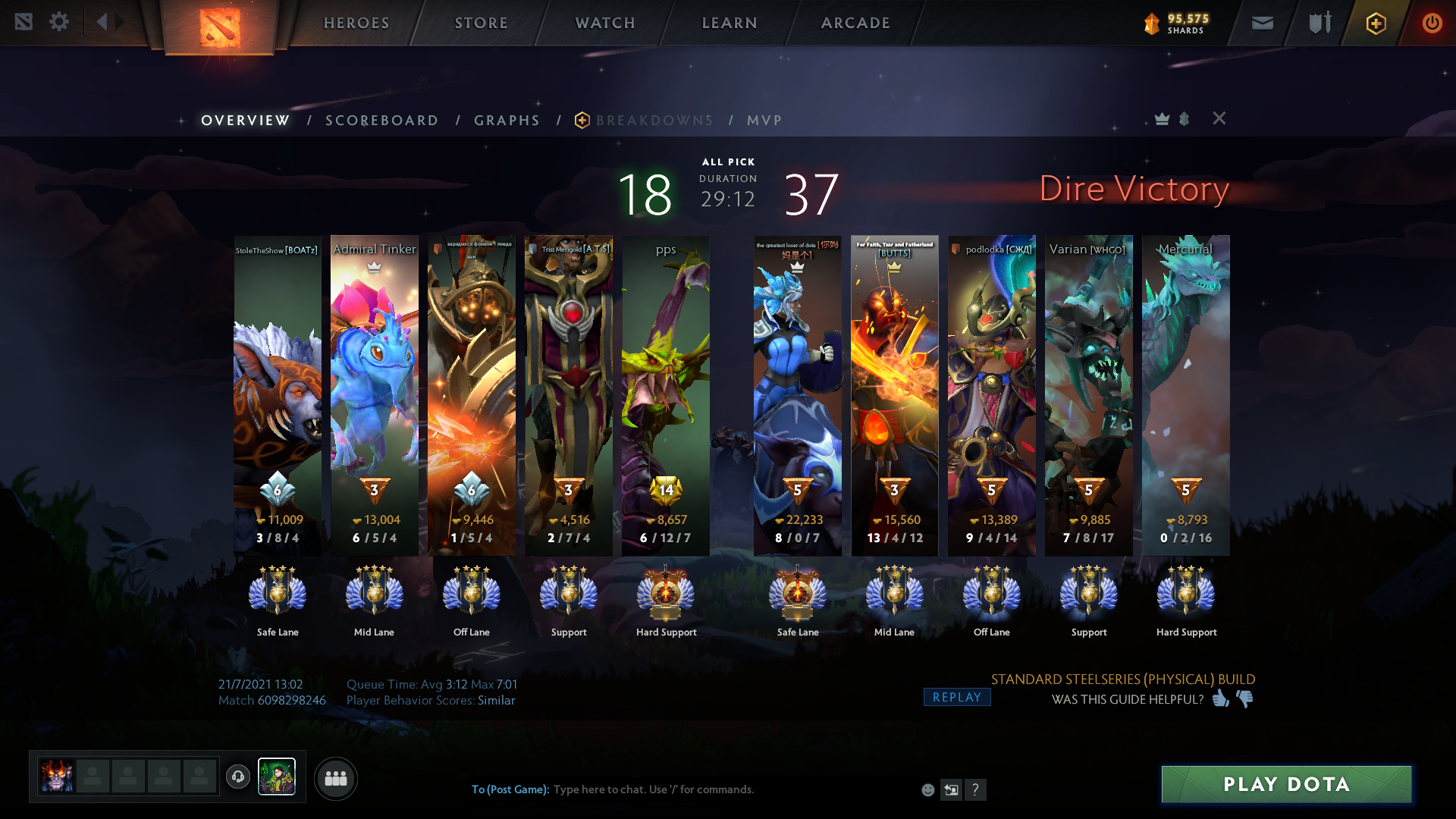Image resolution: width=1456 pixels, height=819 pixels.
Task: Click the Play Dota button
Action: pyautogui.click(x=1286, y=784)
